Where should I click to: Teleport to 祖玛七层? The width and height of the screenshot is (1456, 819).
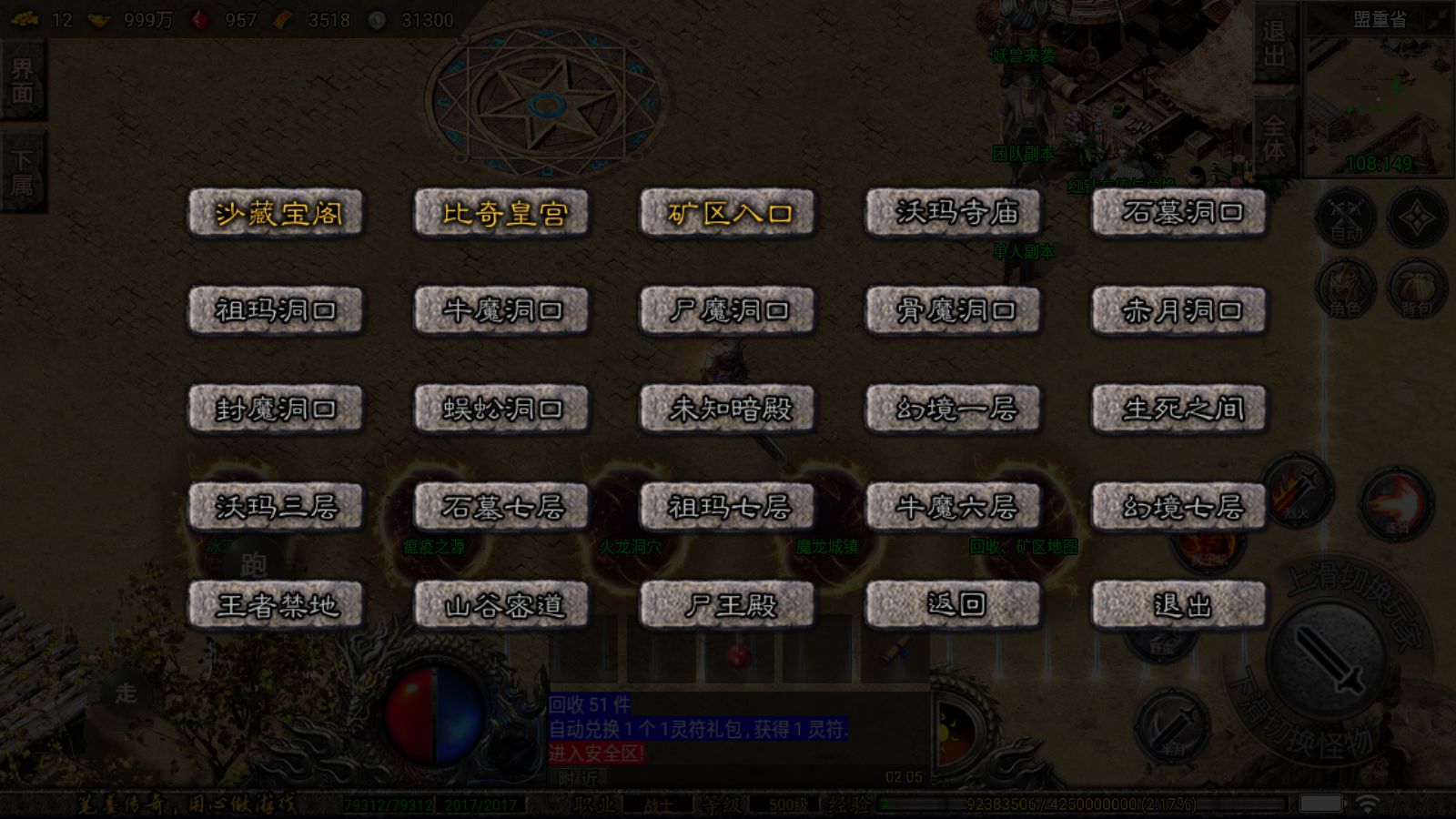(727, 507)
